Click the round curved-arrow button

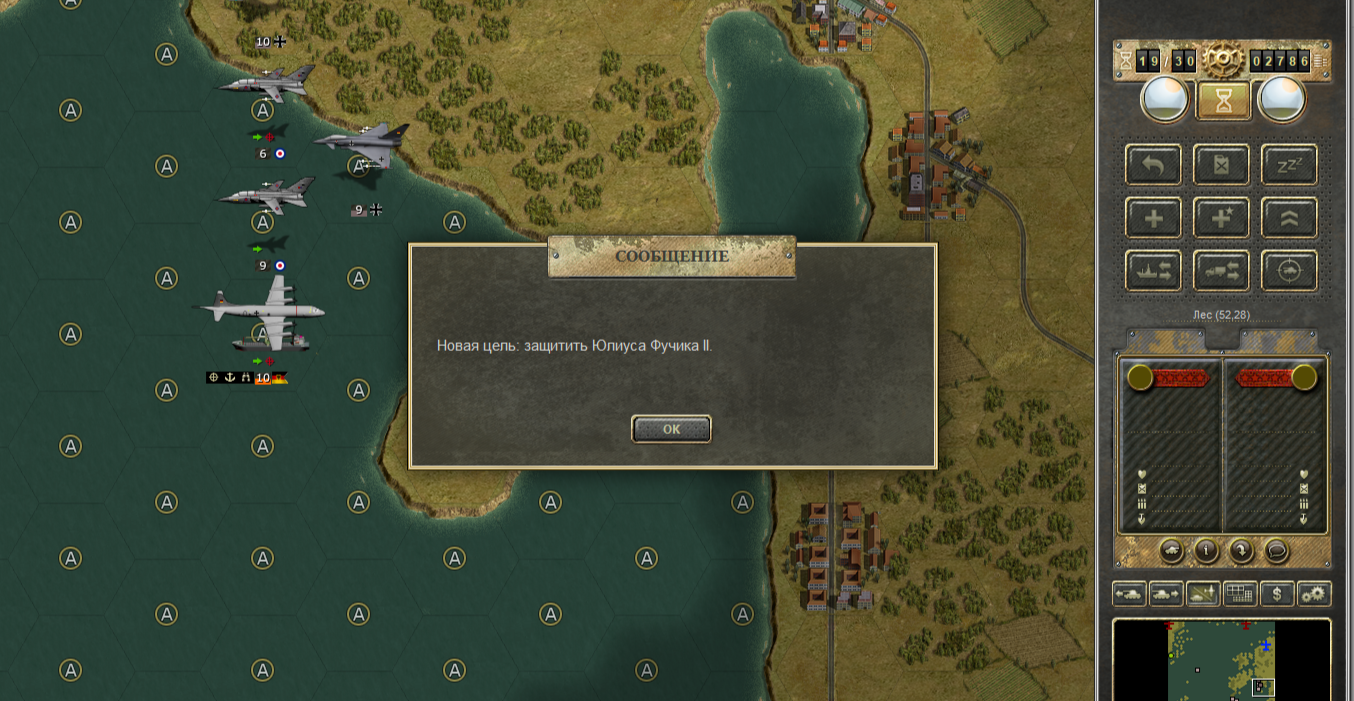(x=1241, y=550)
